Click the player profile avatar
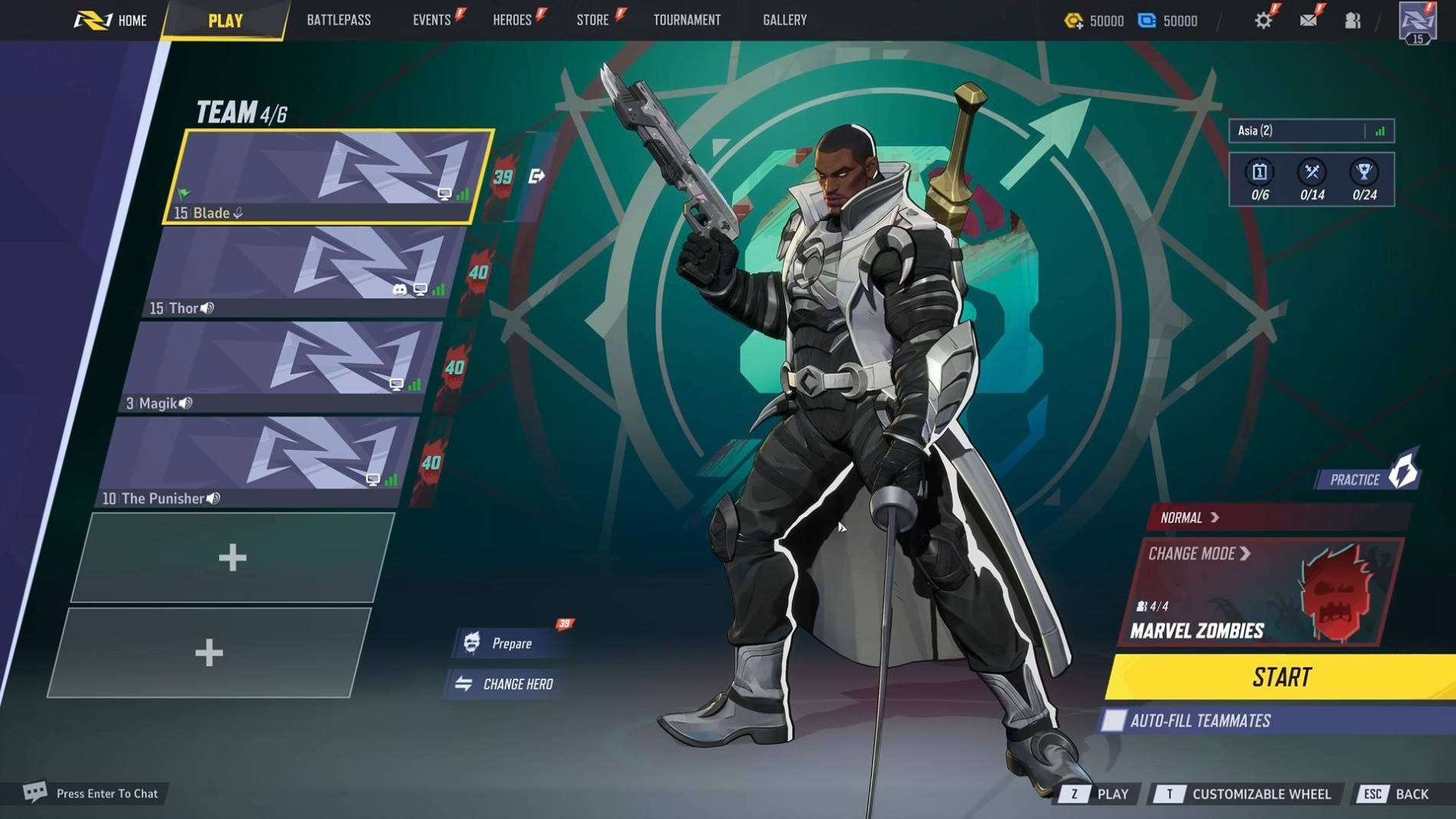The image size is (1456, 819). 1417,22
